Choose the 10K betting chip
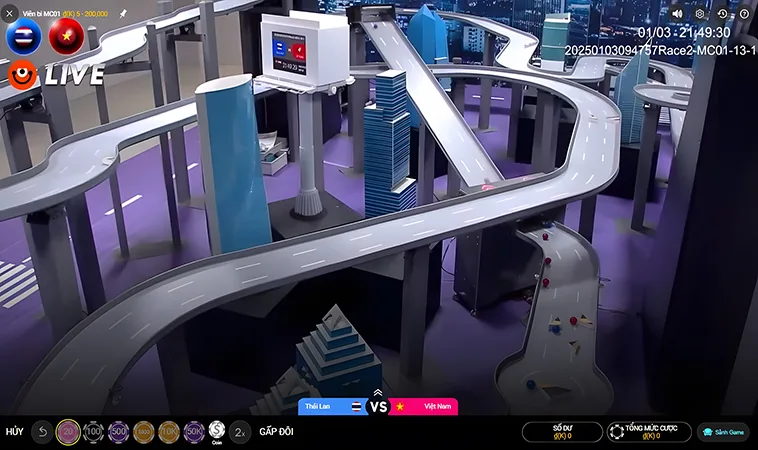This screenshot has height=450, width=758. 168,432
